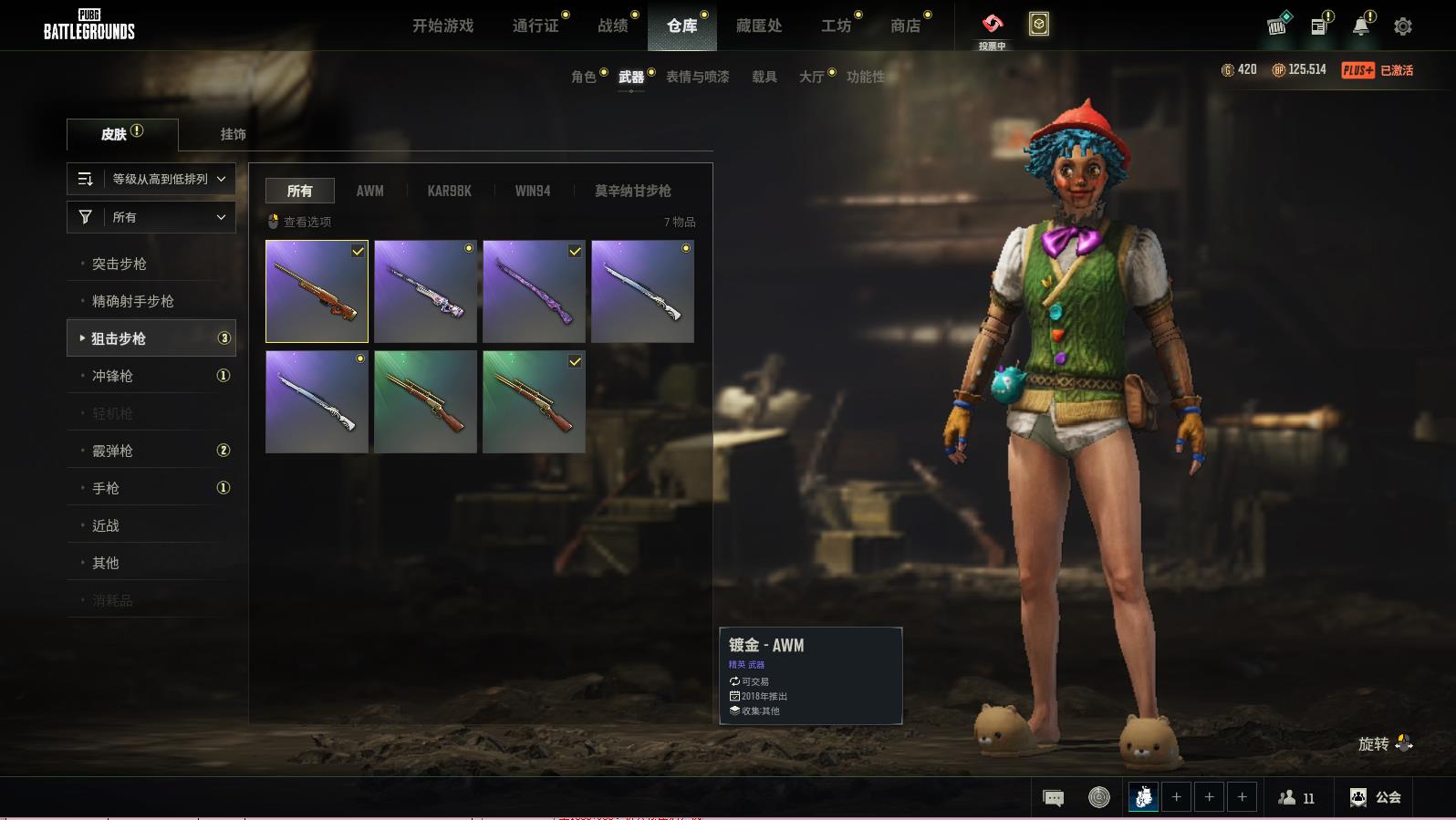Open the settings gear icon

[1403, 26]
